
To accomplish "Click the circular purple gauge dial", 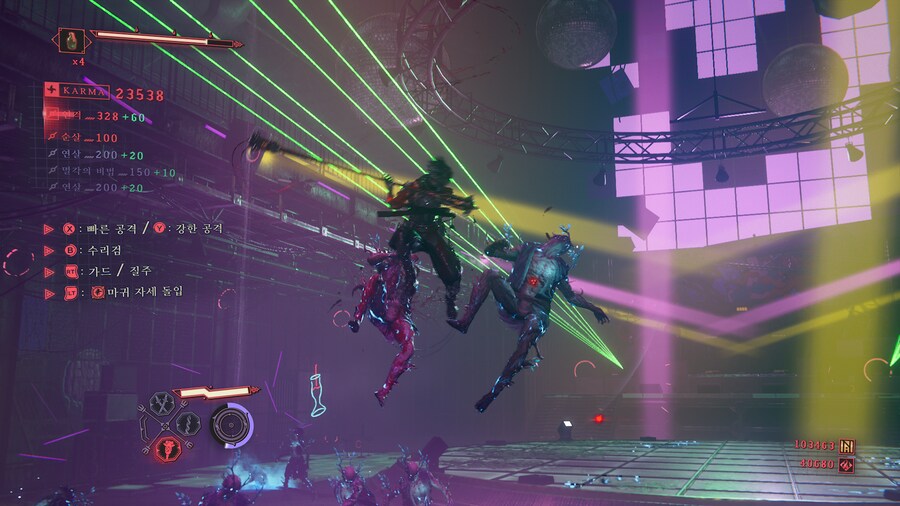I will 232,424.
